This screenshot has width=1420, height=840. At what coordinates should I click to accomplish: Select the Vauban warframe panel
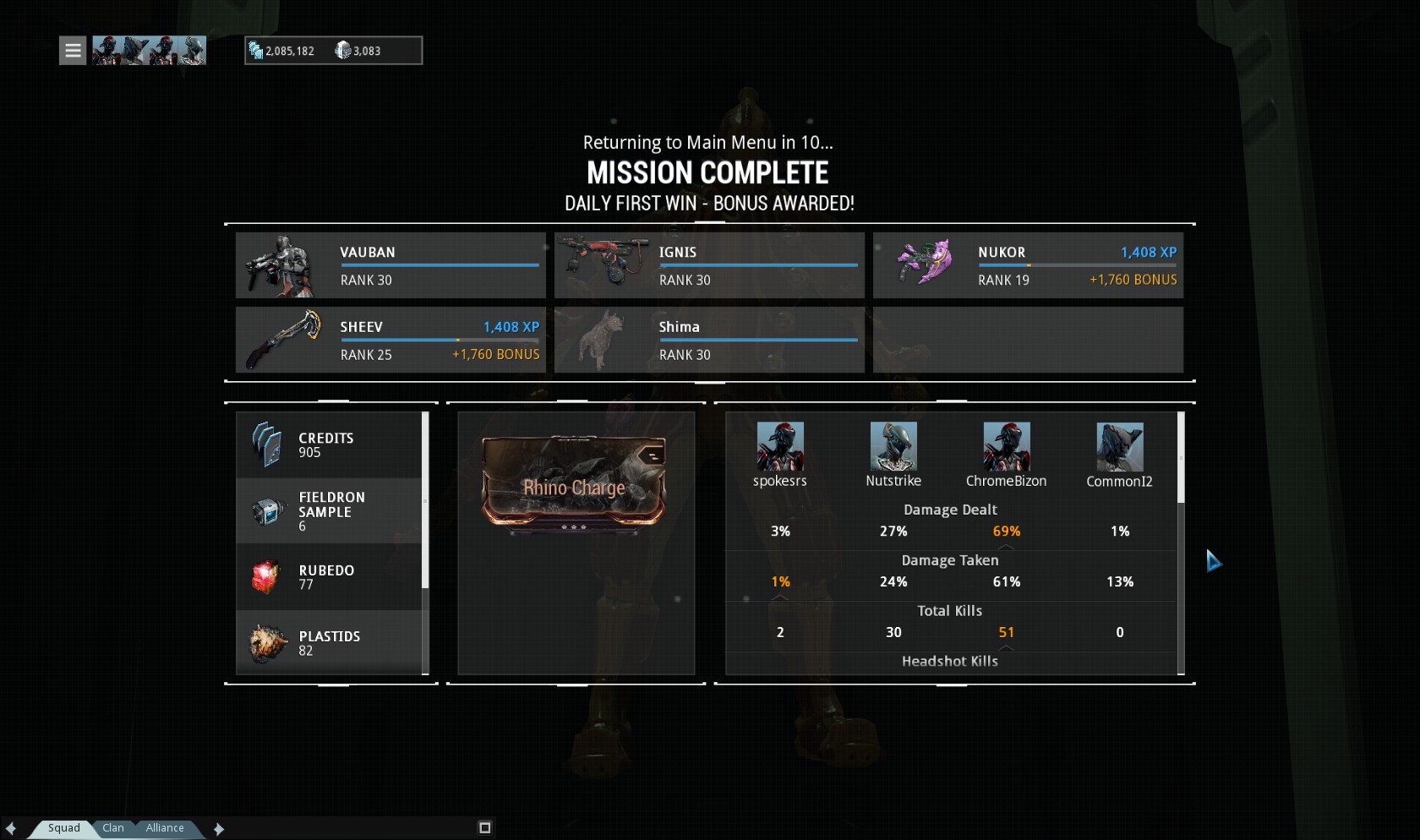390,265
